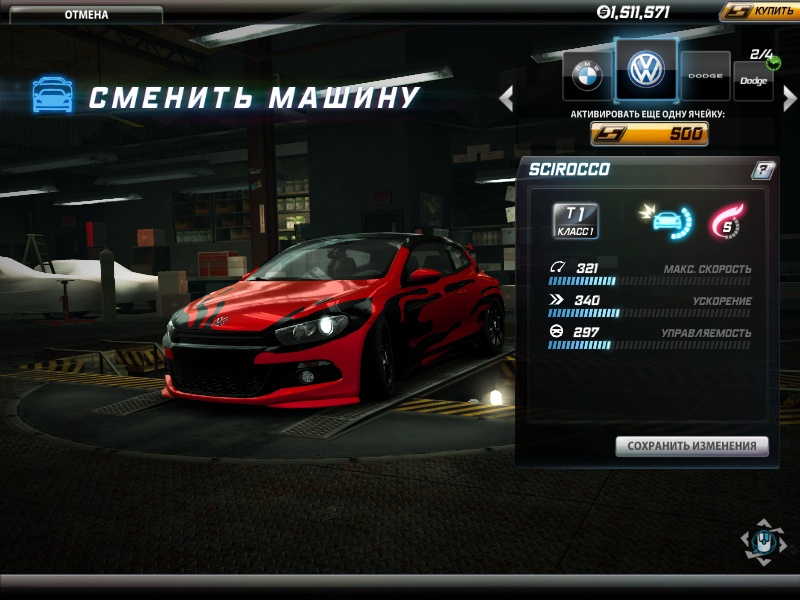Pick the Dodge slot with green clock badge
800x600 pixels.
753,80
